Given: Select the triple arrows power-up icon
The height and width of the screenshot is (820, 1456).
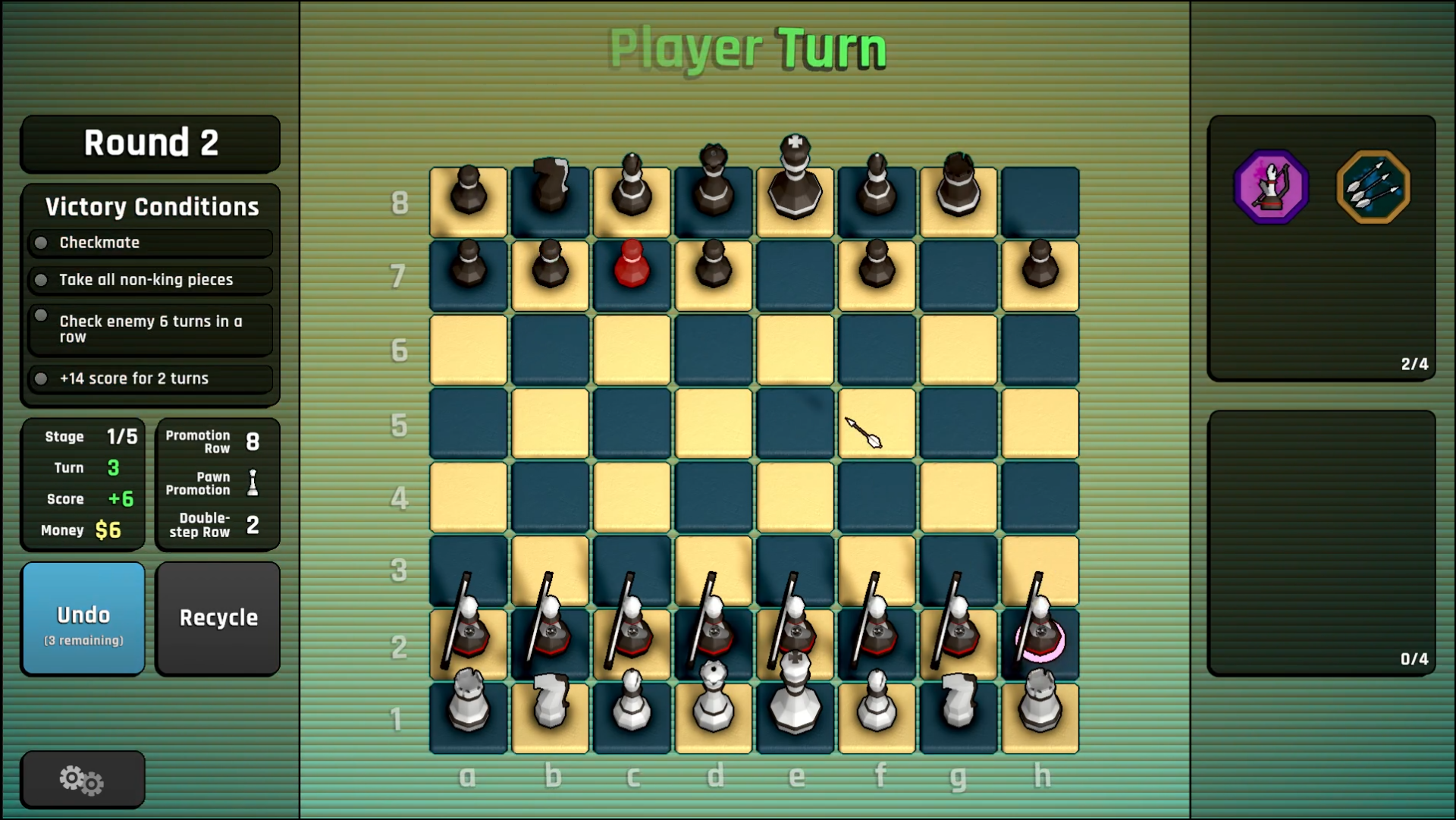Looking at the screenshot, I should pyautogui.click(x=1373, y=187).
